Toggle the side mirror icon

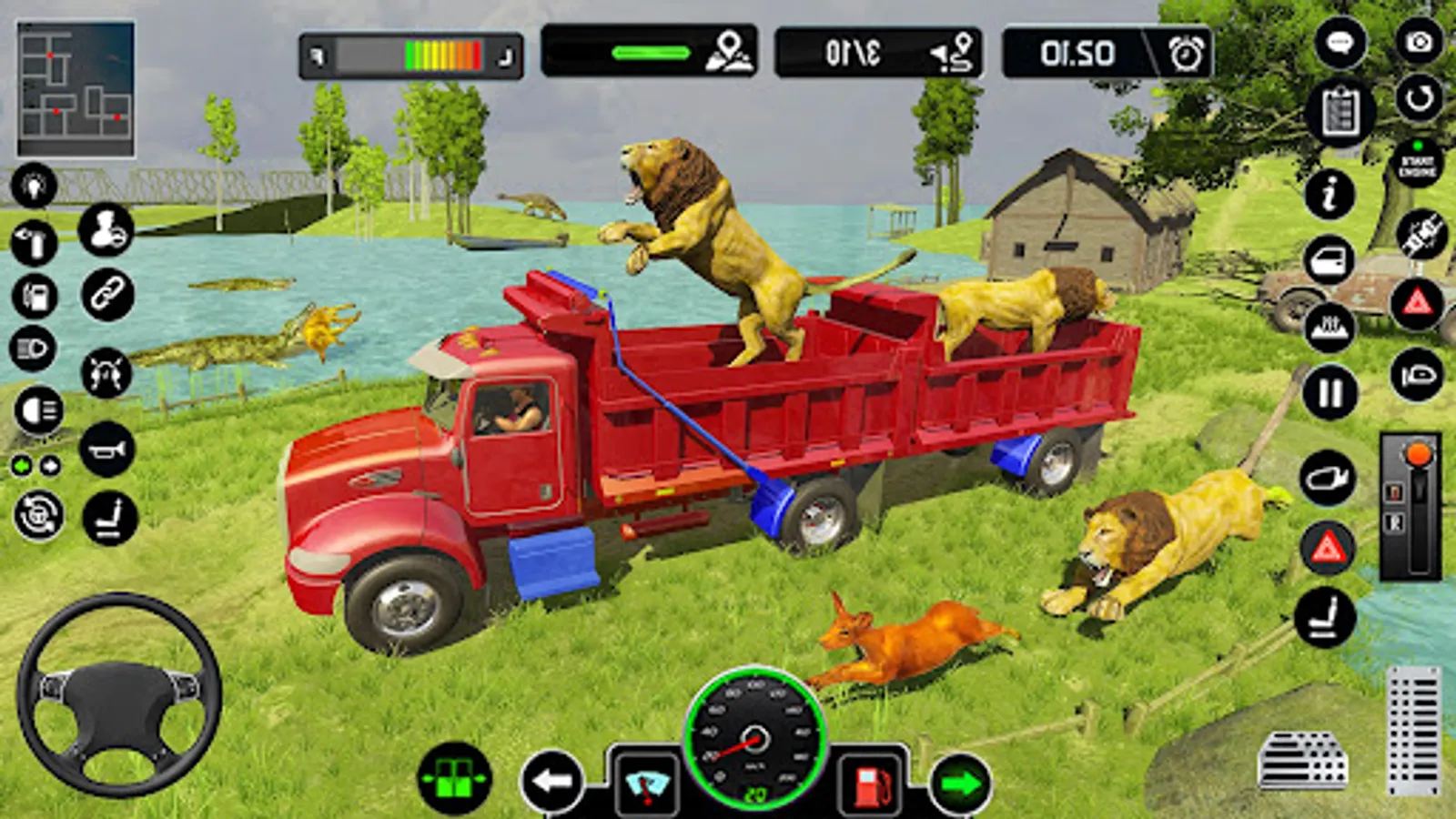(1328, 478)
